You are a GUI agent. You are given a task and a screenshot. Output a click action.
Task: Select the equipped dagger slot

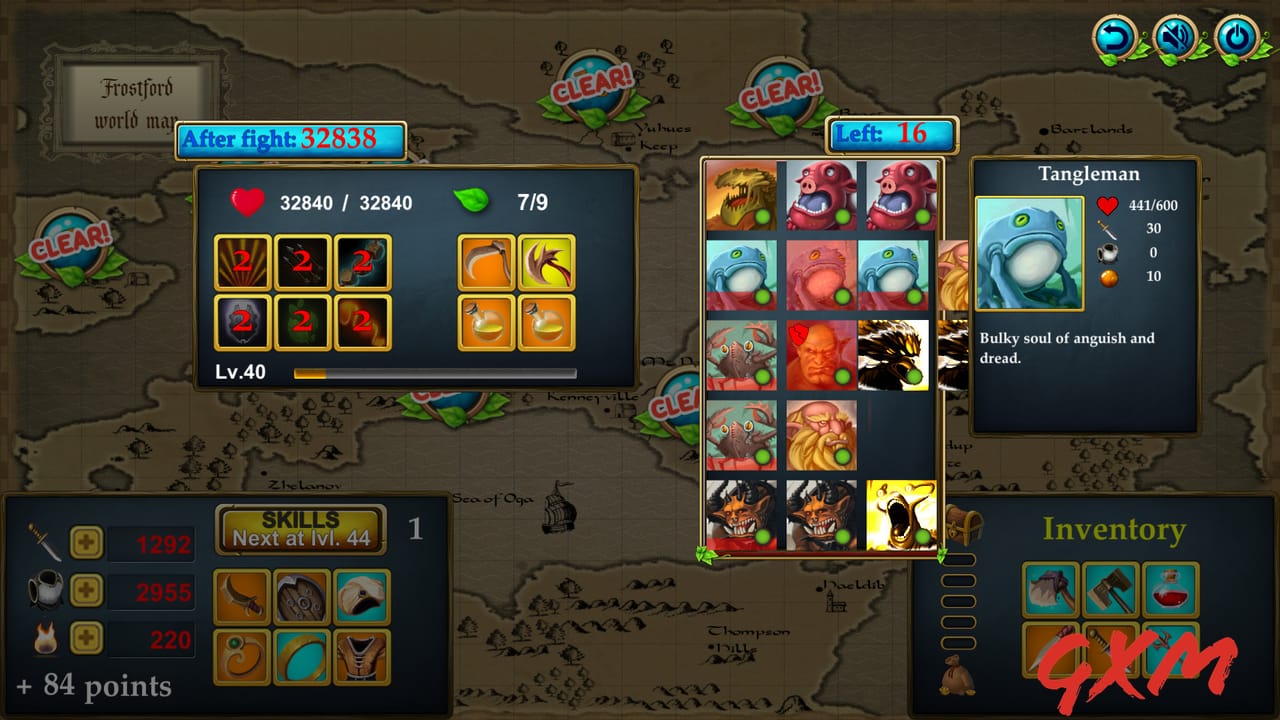click(x=240, y=595)
